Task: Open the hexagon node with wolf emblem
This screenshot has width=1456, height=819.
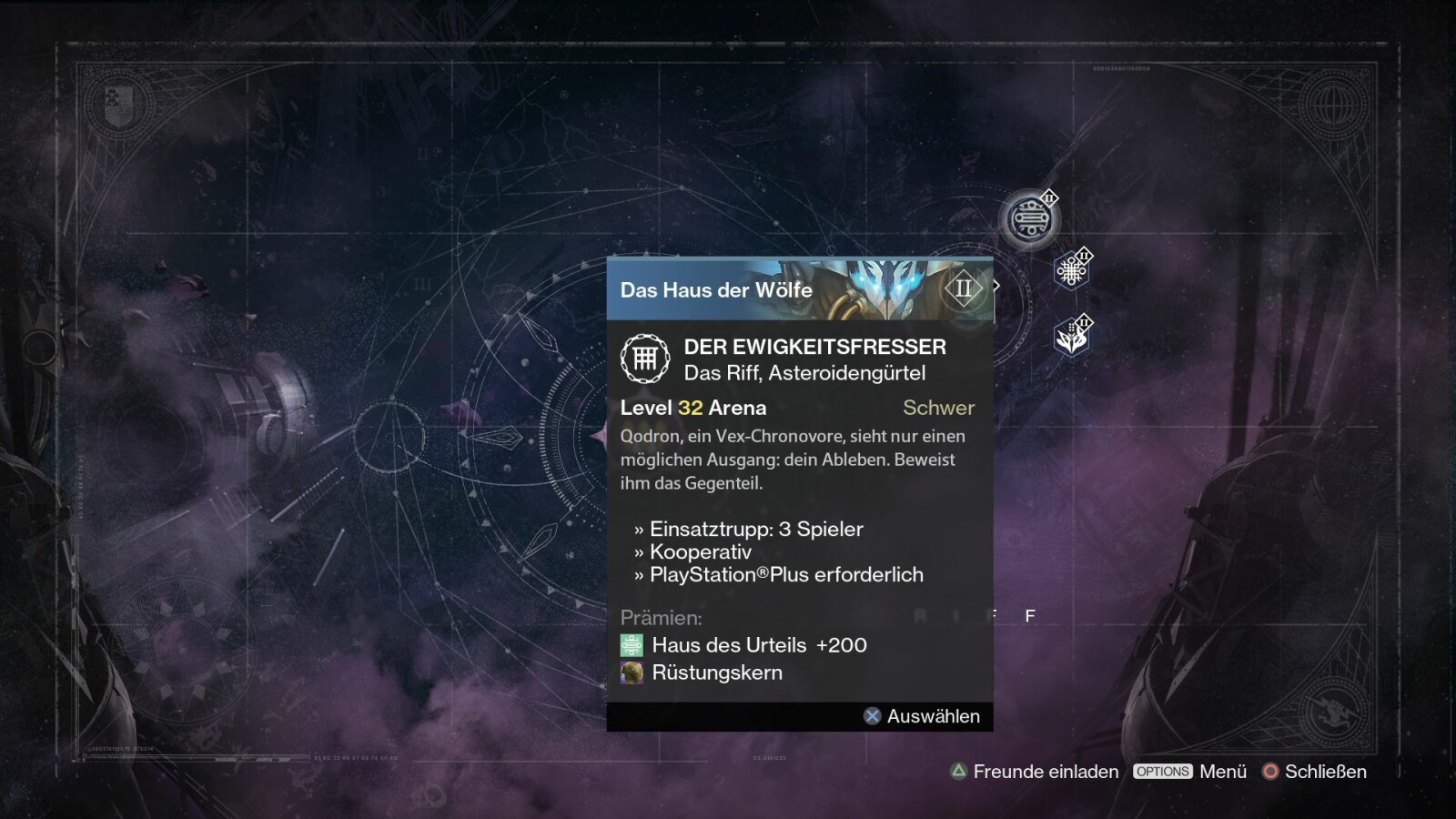Action: pos(1071,339)
